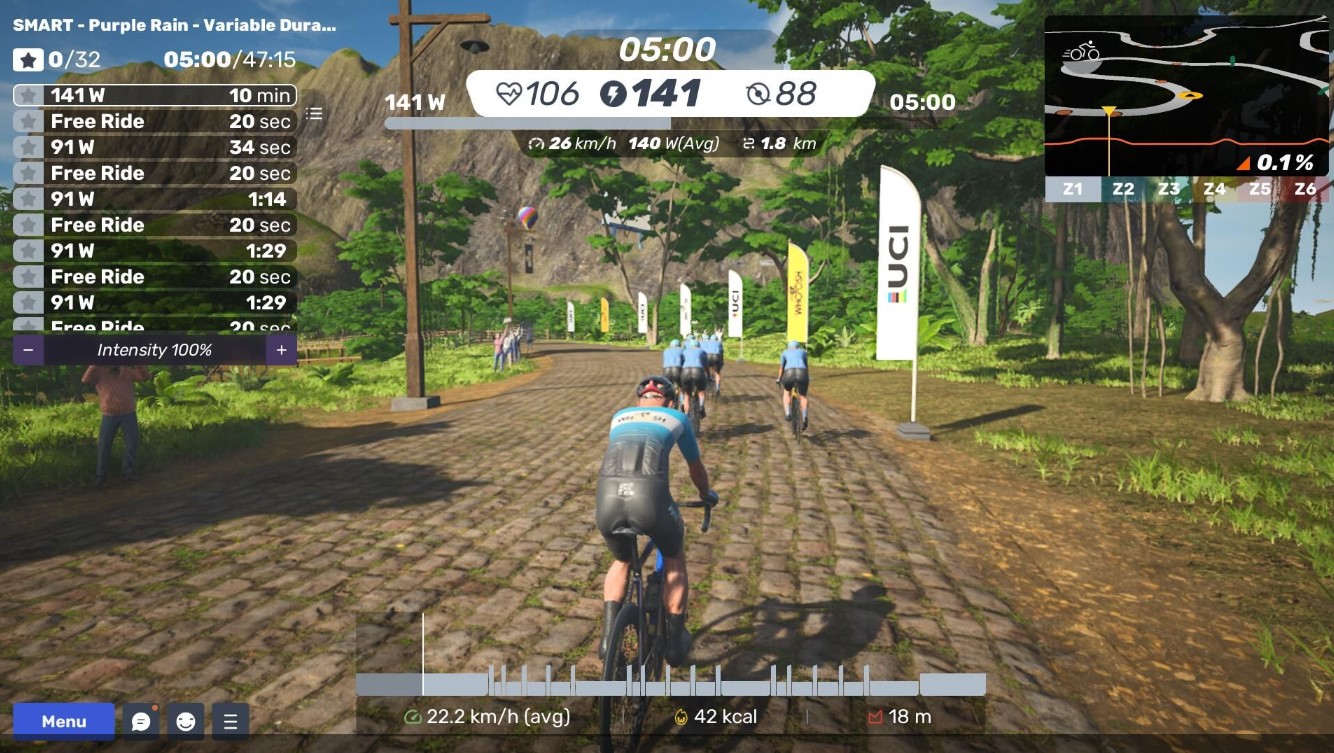
Task: Select the 91 W 1:14 workout block
Action: pyautogui.click(x=155, y=199)
